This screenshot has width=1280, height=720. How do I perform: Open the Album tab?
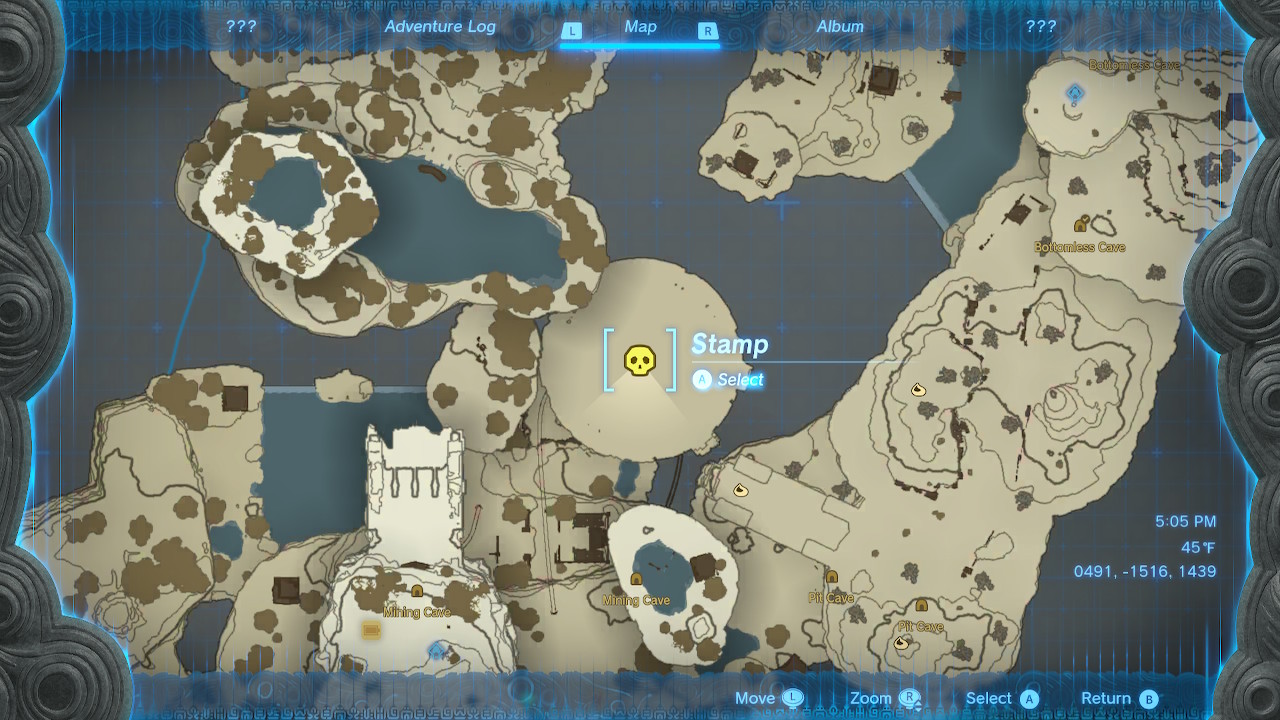[x=840, y=28]
